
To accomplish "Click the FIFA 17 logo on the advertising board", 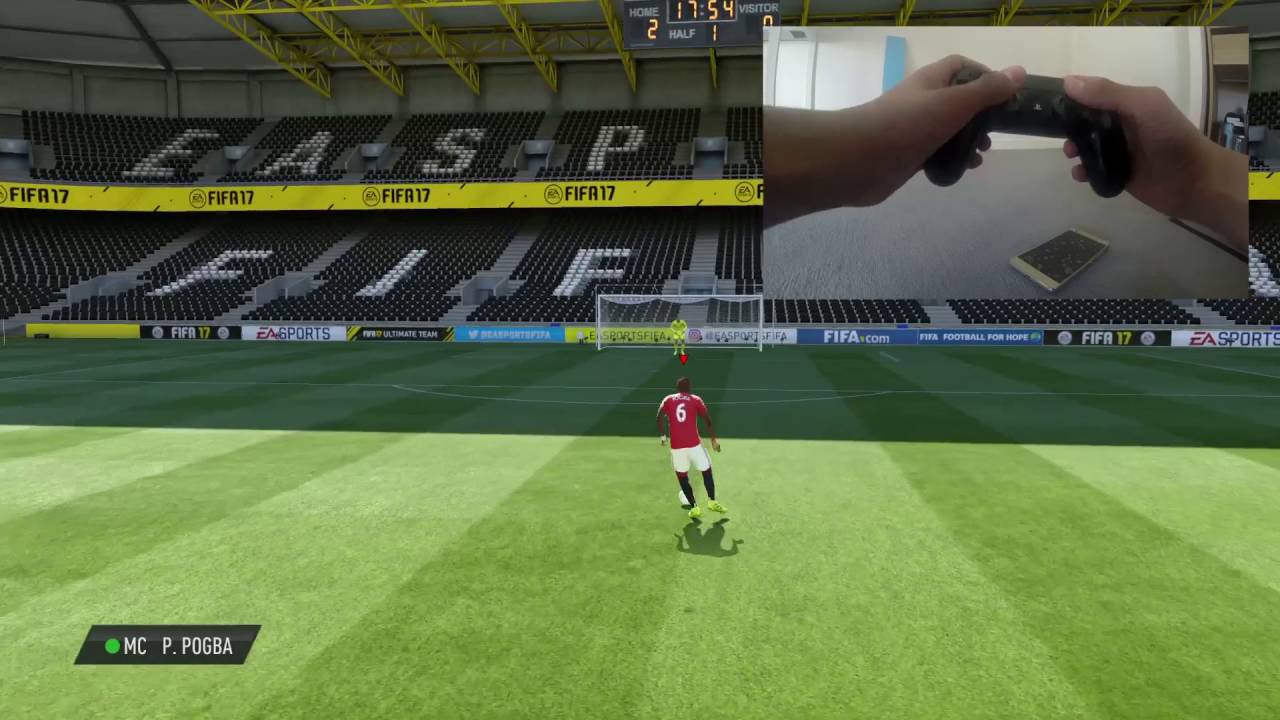I will pos(190,334).
